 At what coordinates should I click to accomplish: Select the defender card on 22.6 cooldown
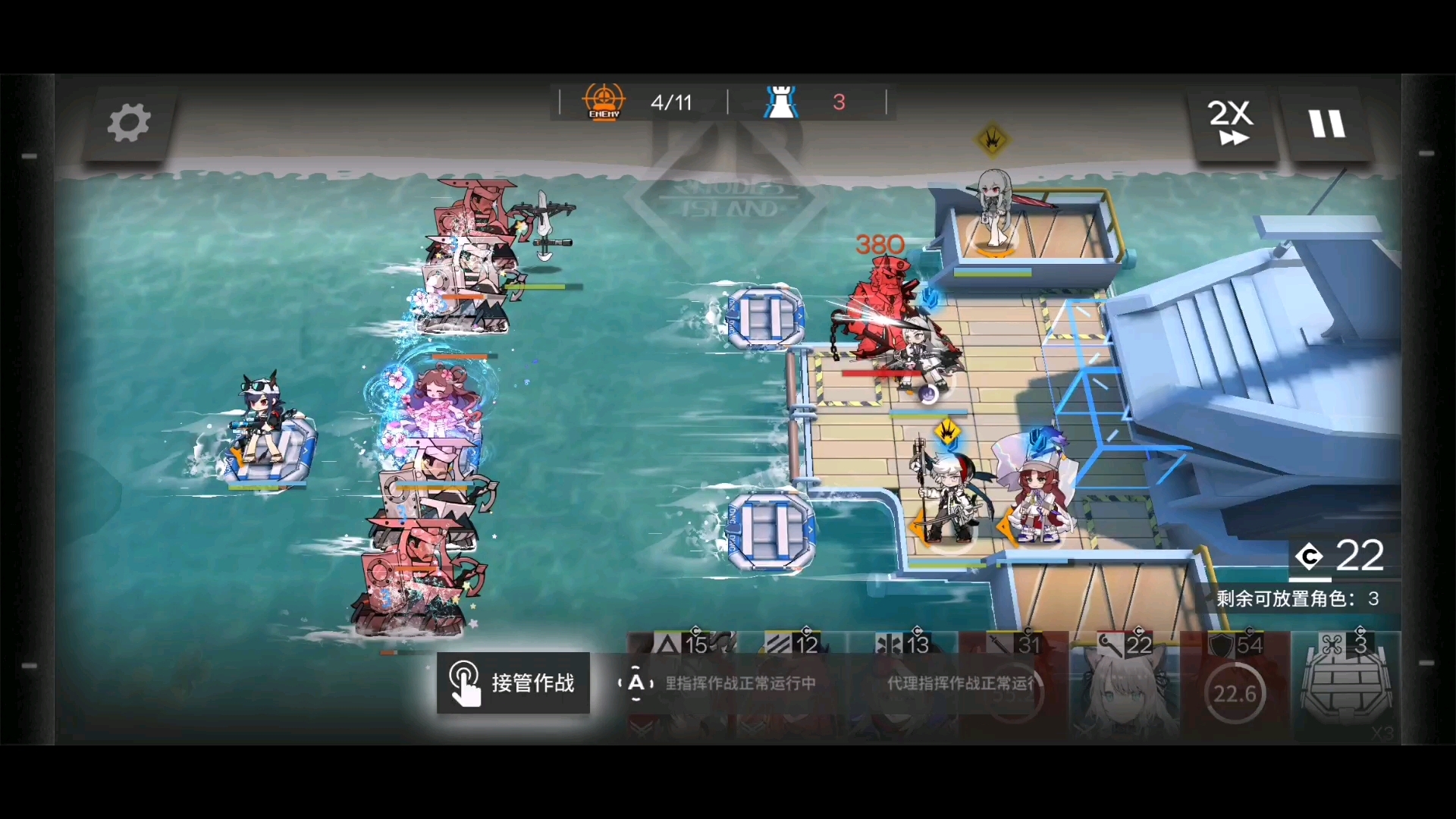pos(1235,686)
